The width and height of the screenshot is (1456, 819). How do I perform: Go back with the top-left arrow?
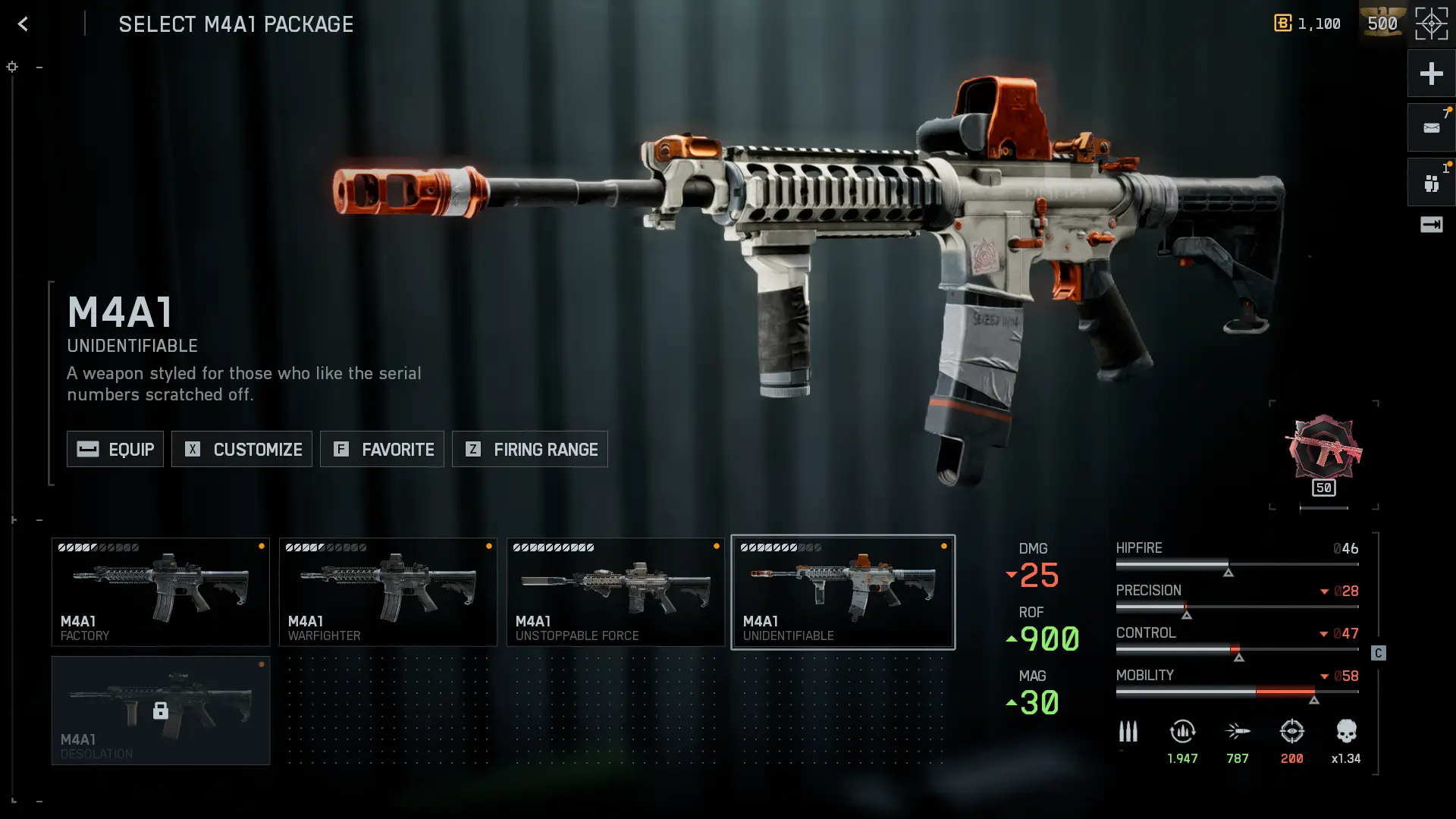tap(23, 24)
